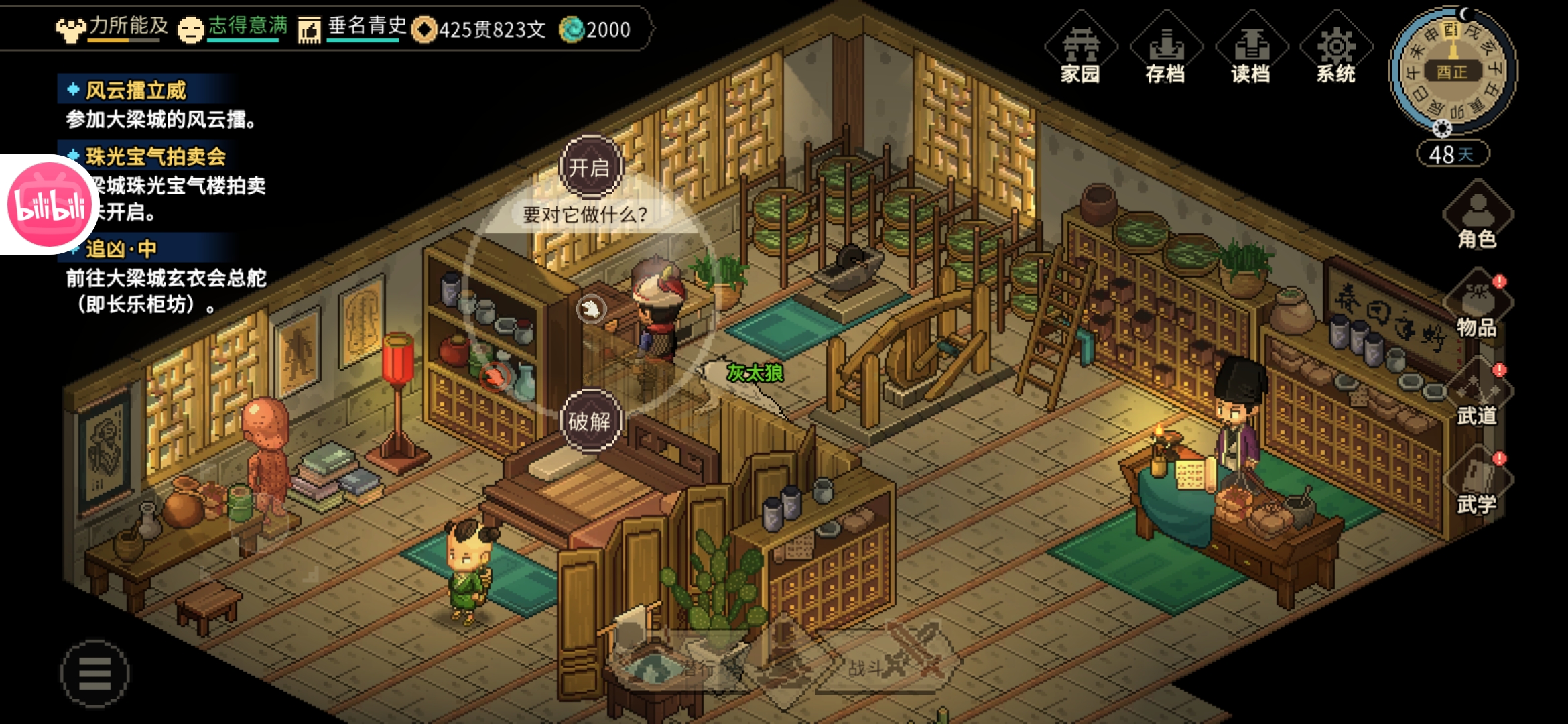
Task: Select the 追凶·中 quest entry
Action: pos(121,249)
